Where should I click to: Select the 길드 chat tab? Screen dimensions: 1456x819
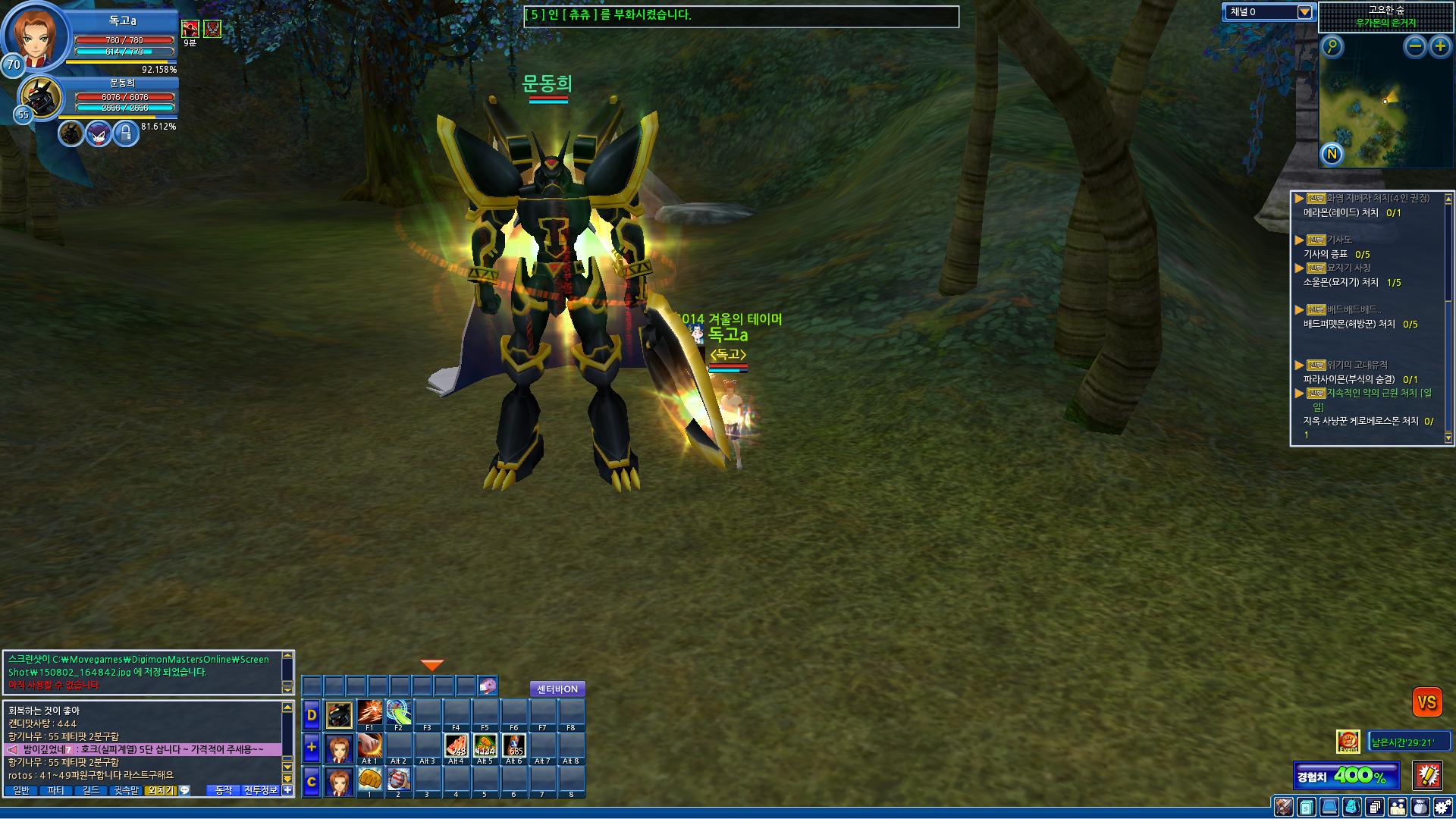click(x=91, y=790)
